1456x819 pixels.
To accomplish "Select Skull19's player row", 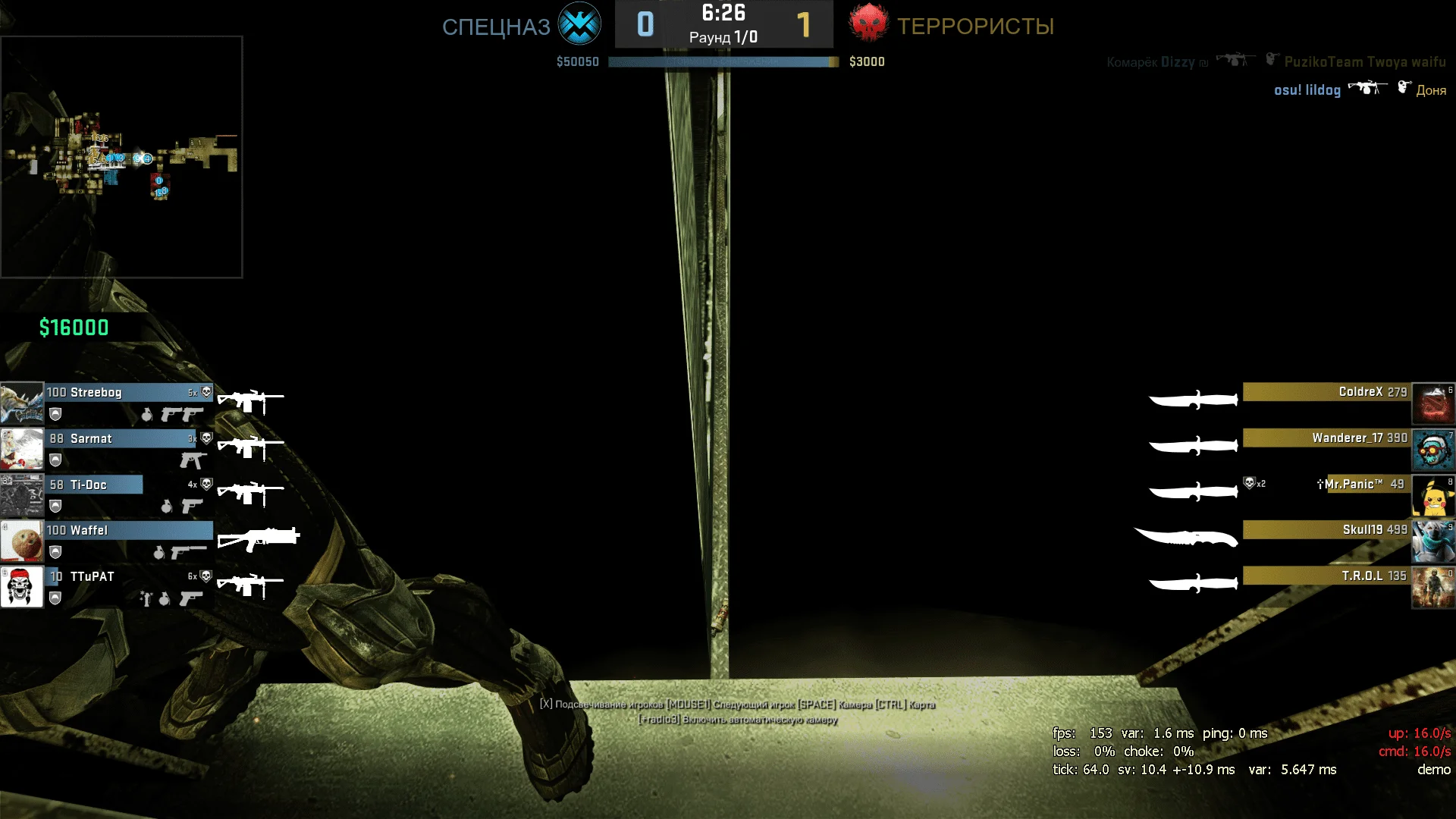I will coord(1327,530).
